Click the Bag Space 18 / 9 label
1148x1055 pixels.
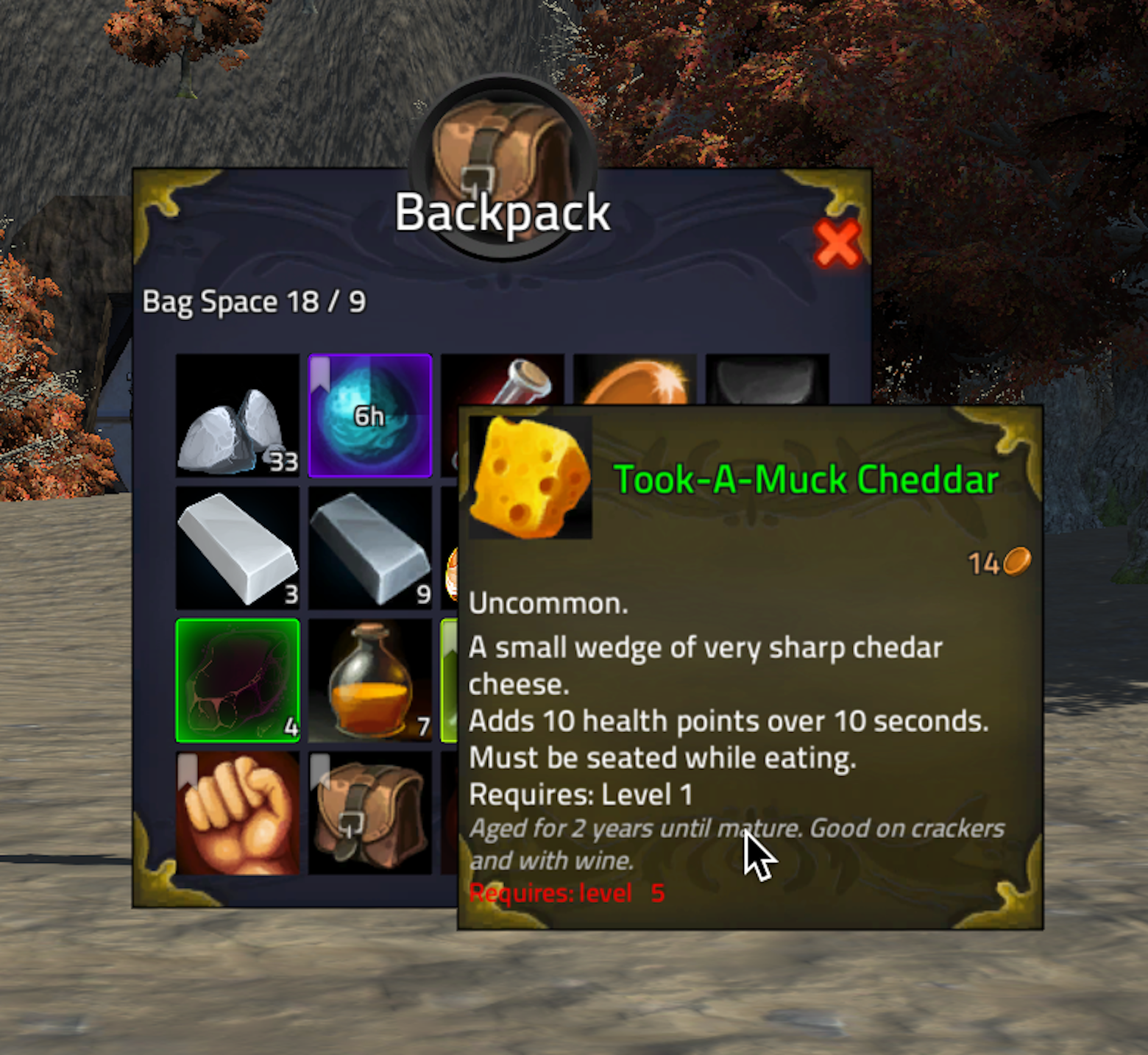click(253, 302)
